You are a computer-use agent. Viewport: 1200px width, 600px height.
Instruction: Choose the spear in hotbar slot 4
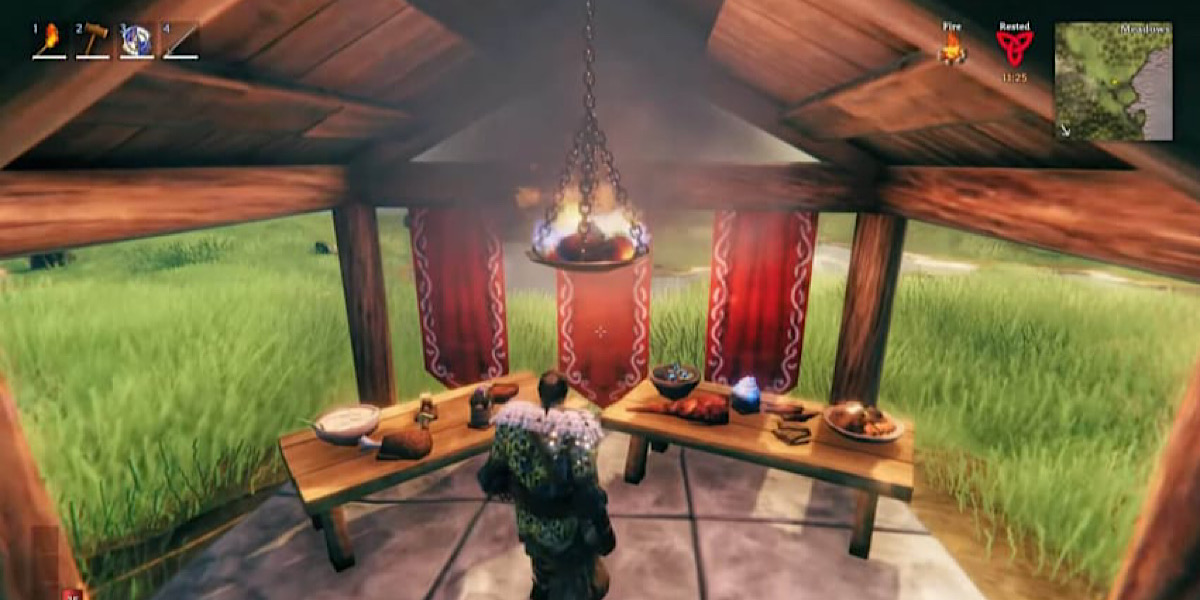(181, 40)
